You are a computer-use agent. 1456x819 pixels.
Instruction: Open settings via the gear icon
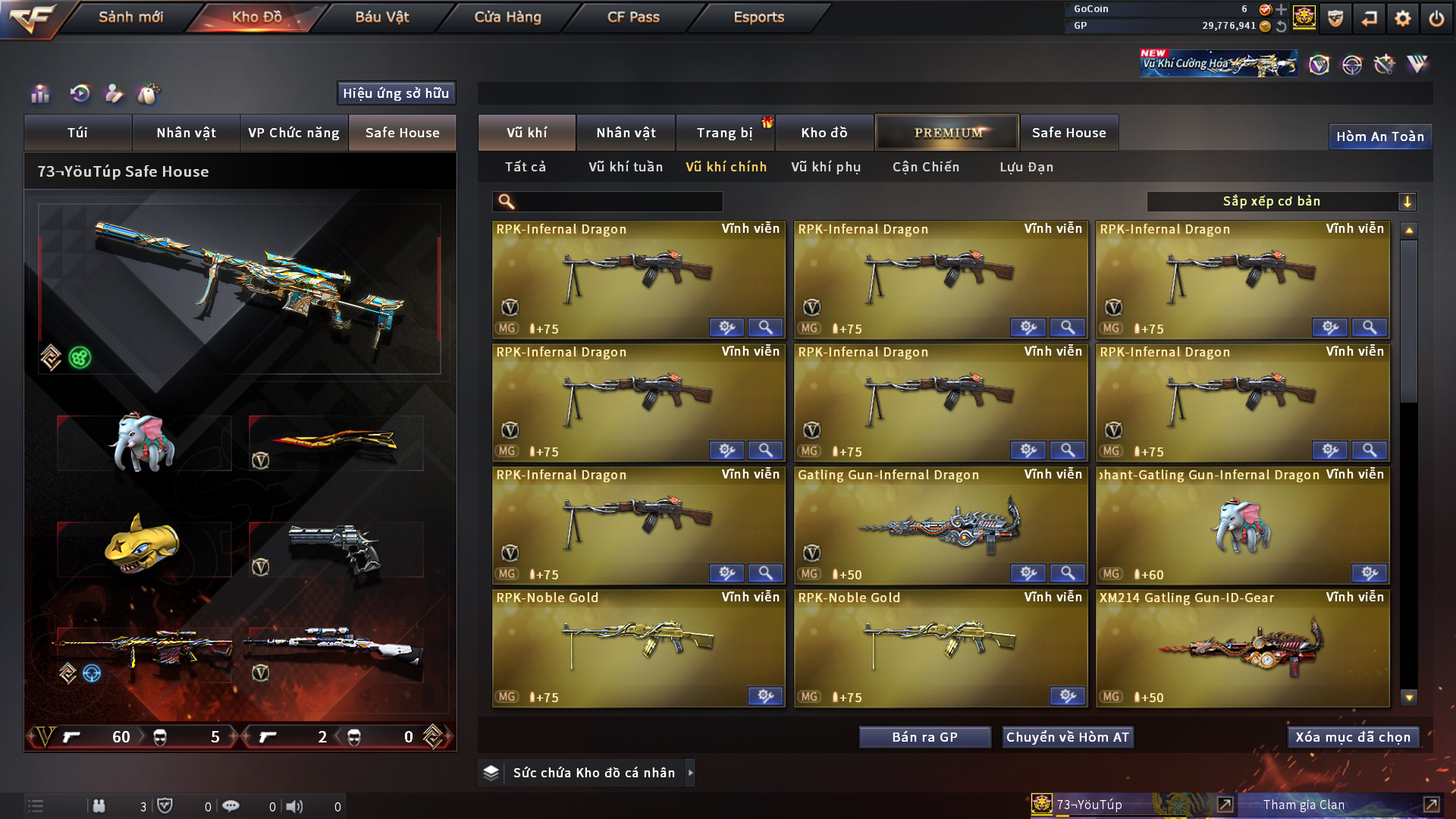1402,18
